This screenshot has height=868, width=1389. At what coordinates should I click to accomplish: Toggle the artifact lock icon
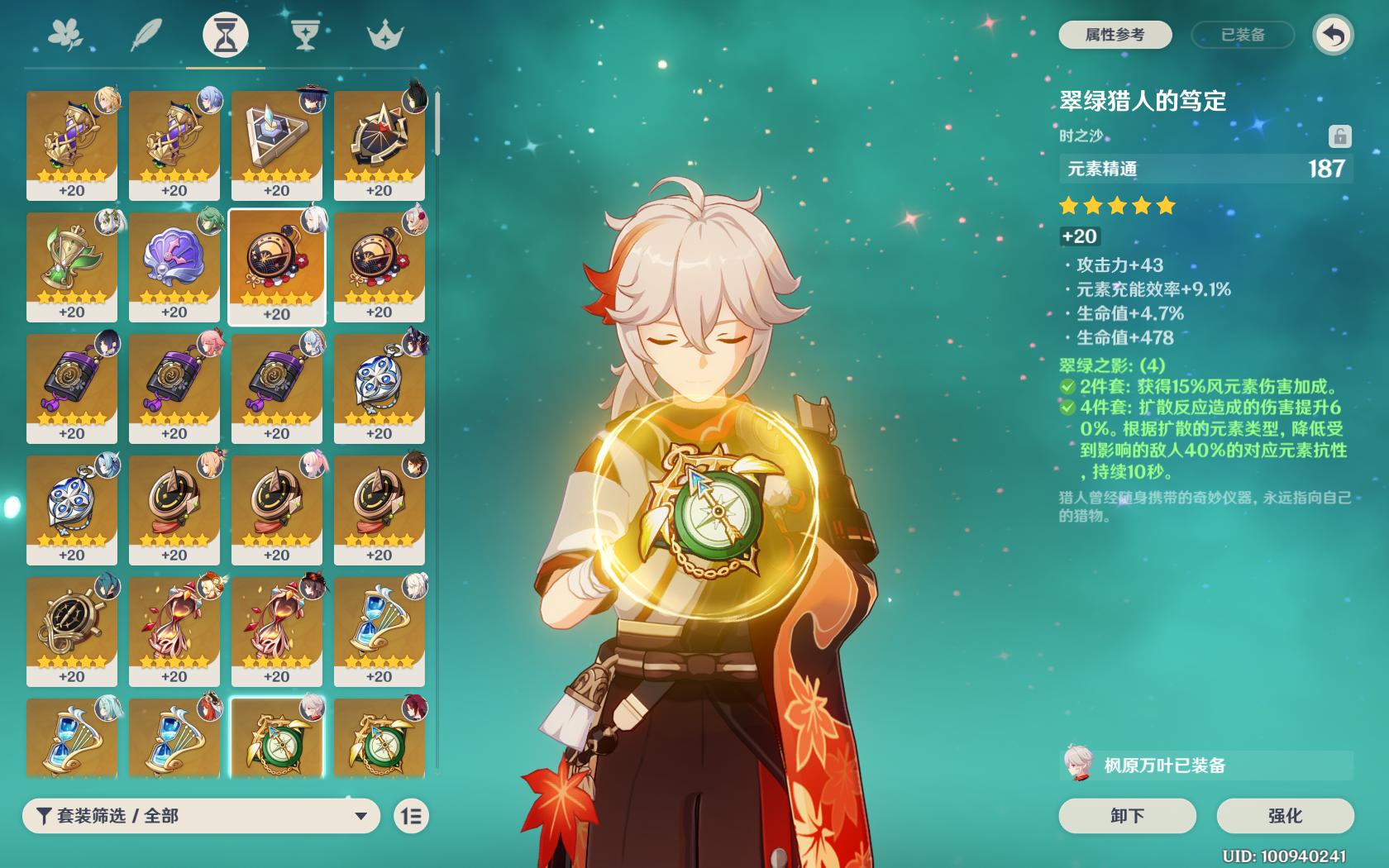coord(1339,136)
